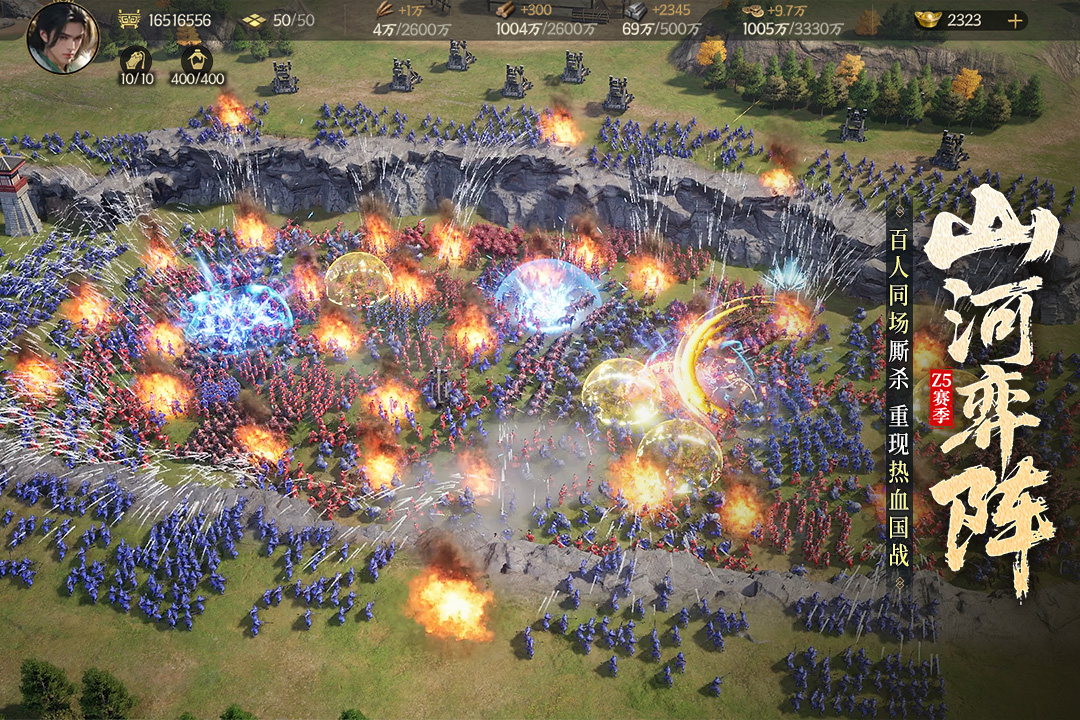This screenshot has width=1080, height=720.
Task: Select the iron resource icon
Action: [635, 12]
